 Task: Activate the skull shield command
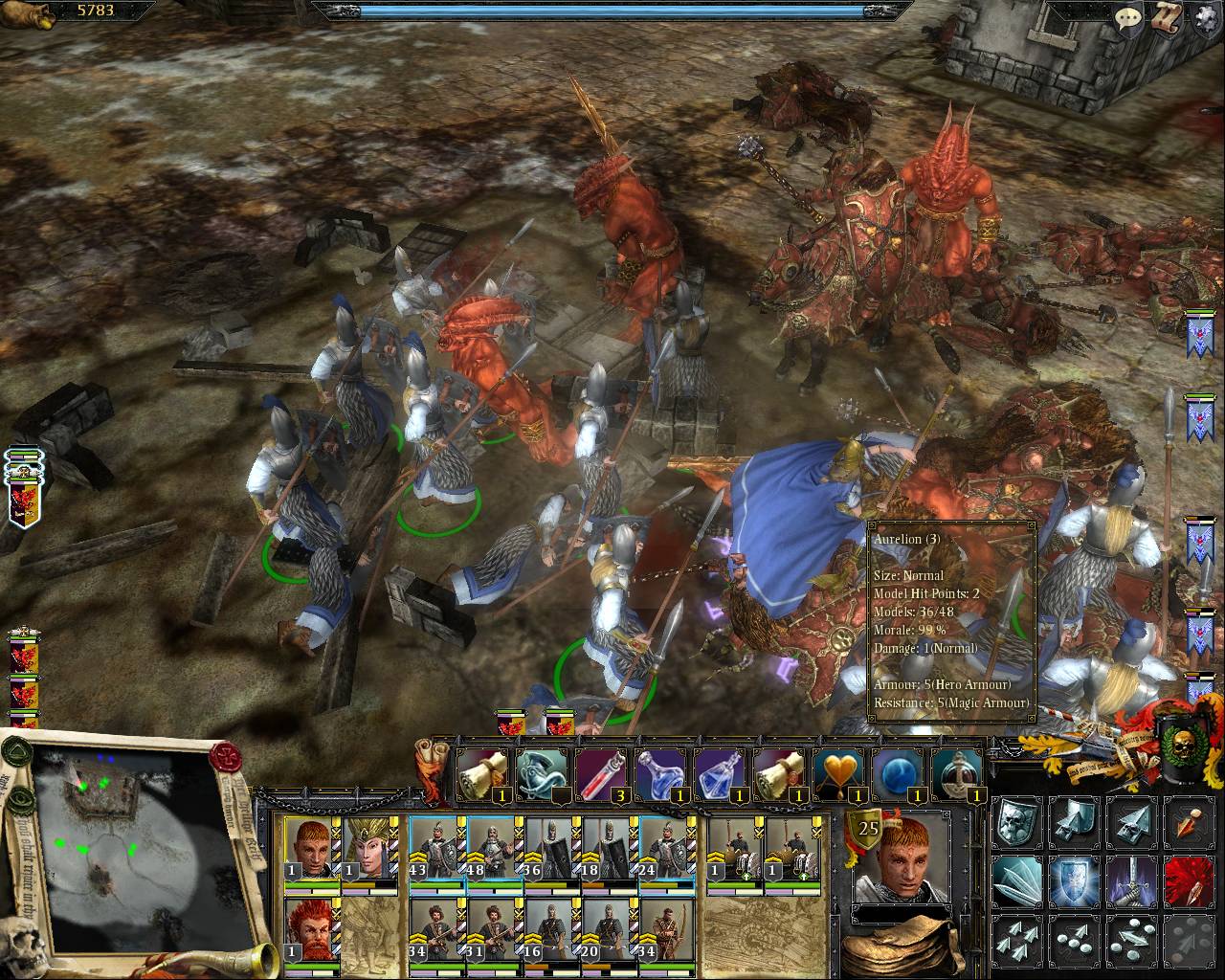click(x=1014, y=822)
